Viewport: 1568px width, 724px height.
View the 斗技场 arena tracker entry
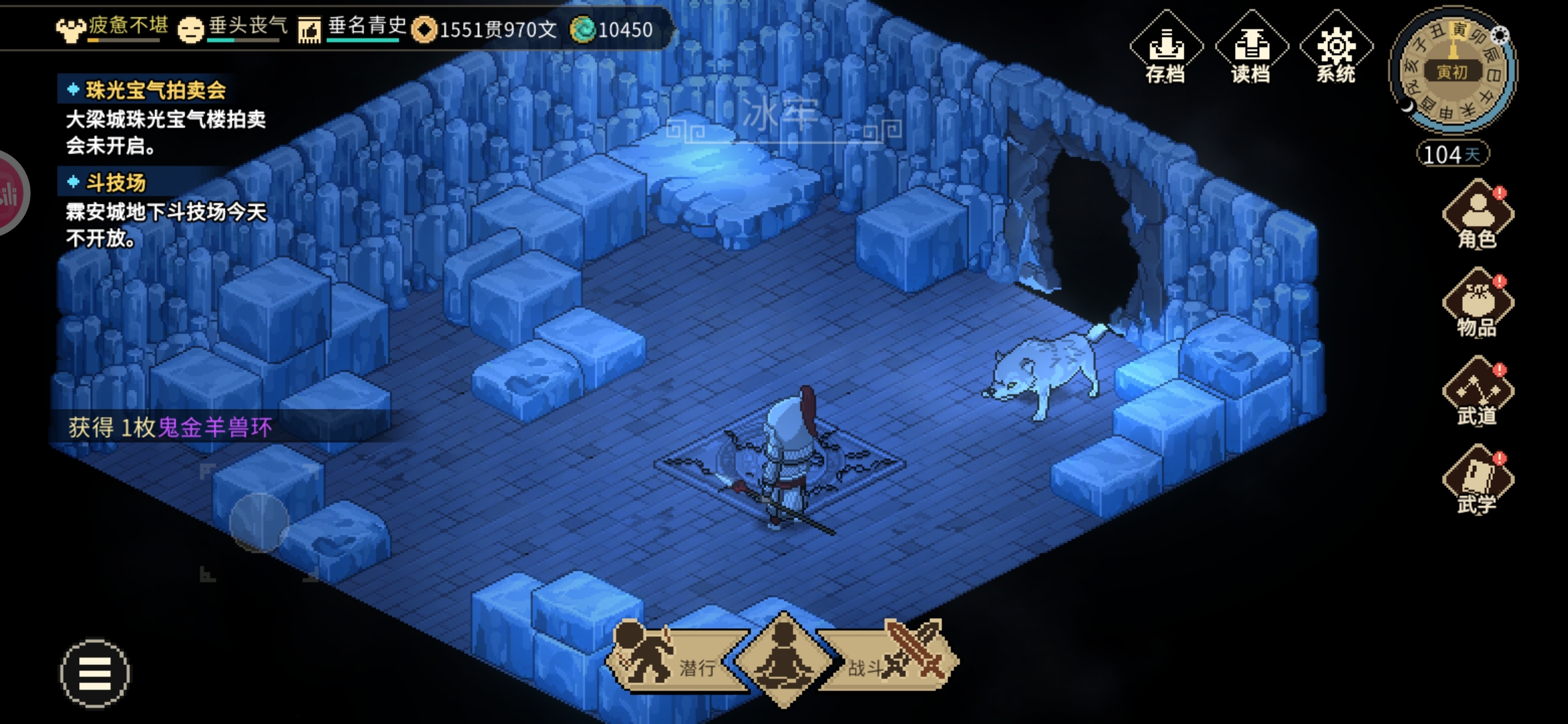click(x=115, y=182)
